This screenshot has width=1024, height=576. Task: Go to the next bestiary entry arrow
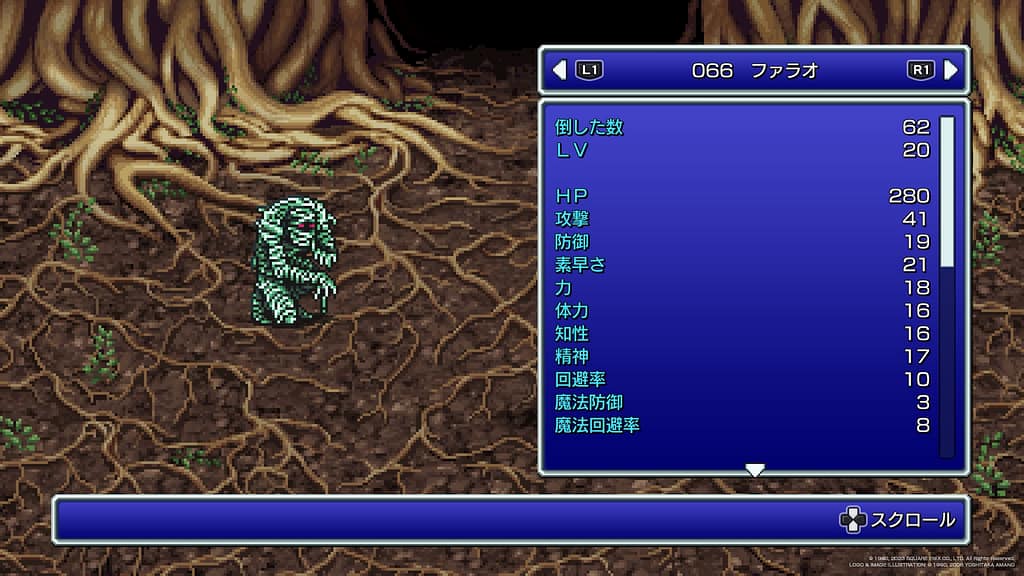pos(950,70)
